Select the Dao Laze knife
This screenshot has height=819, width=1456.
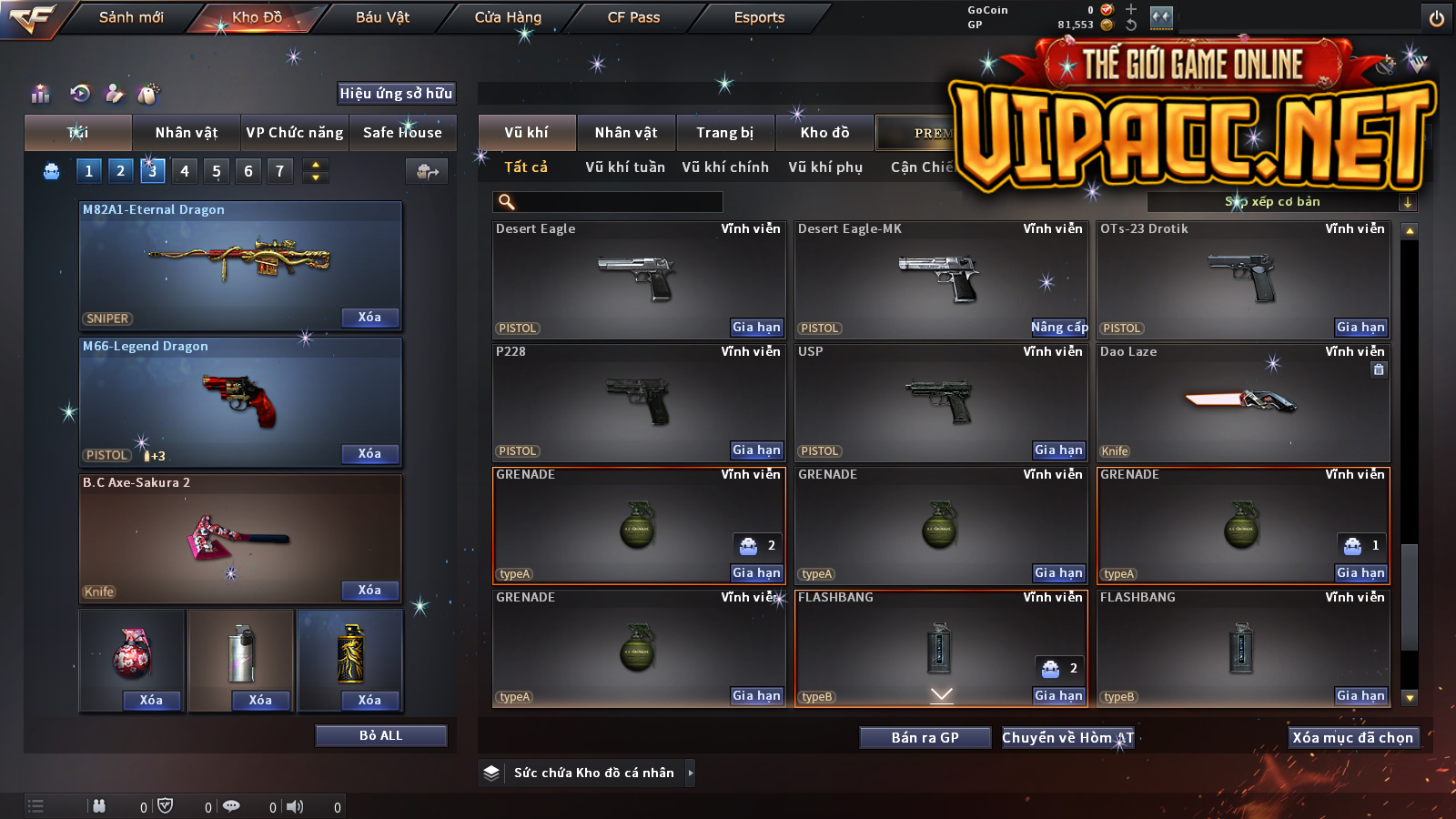point(1243,402)
